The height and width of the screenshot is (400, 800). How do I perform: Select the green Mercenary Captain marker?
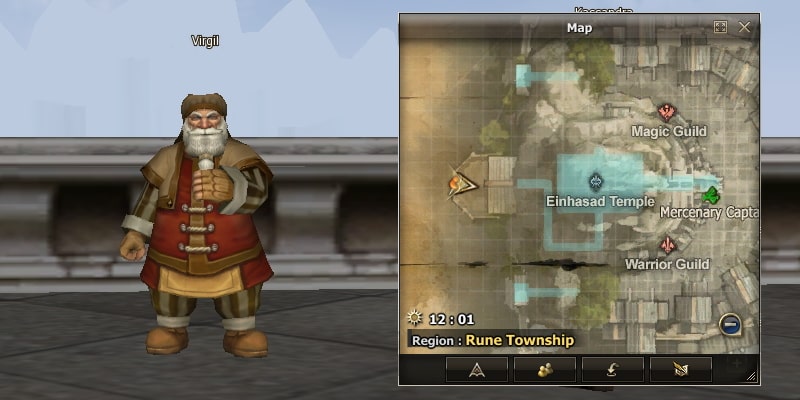[x=711, y=193]
